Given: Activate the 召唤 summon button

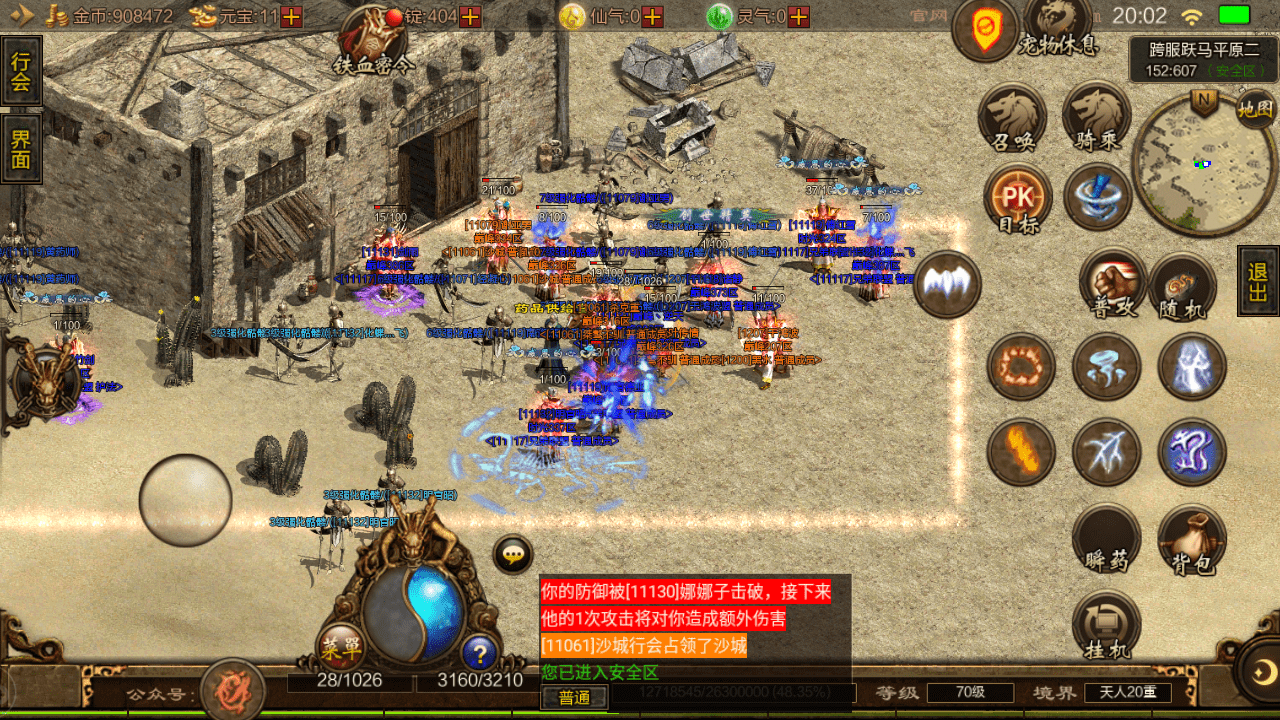Looking at the screenshot, I should 1012,116.
